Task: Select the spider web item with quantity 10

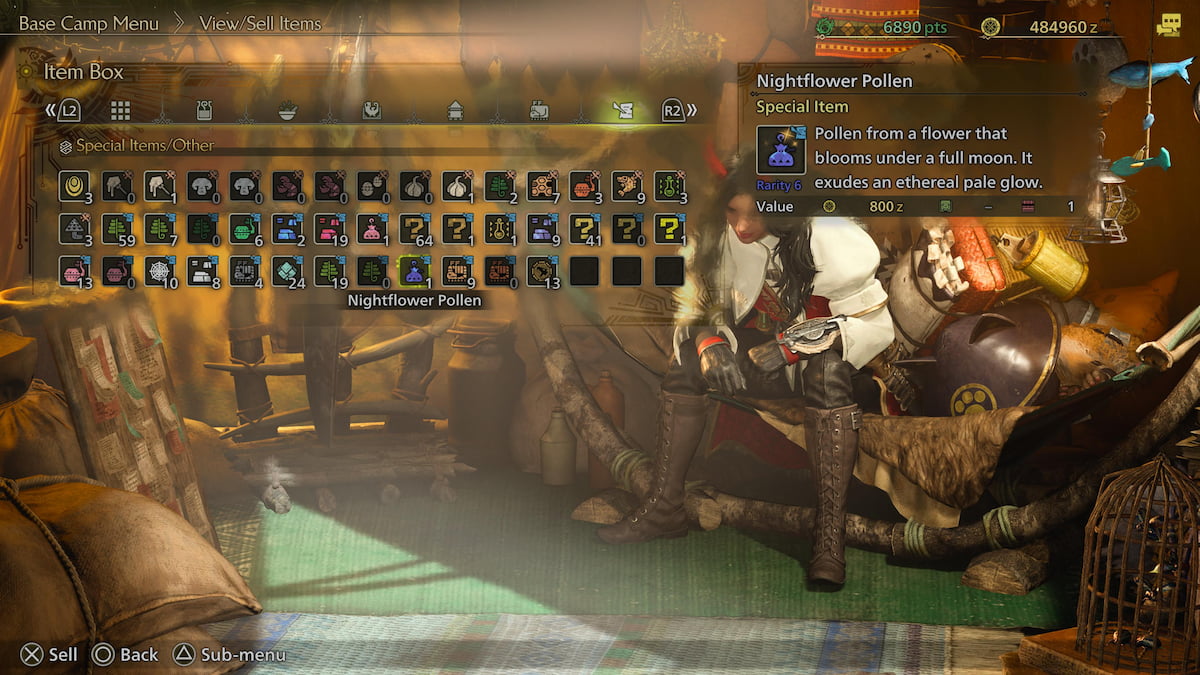Action: [158, 271]
